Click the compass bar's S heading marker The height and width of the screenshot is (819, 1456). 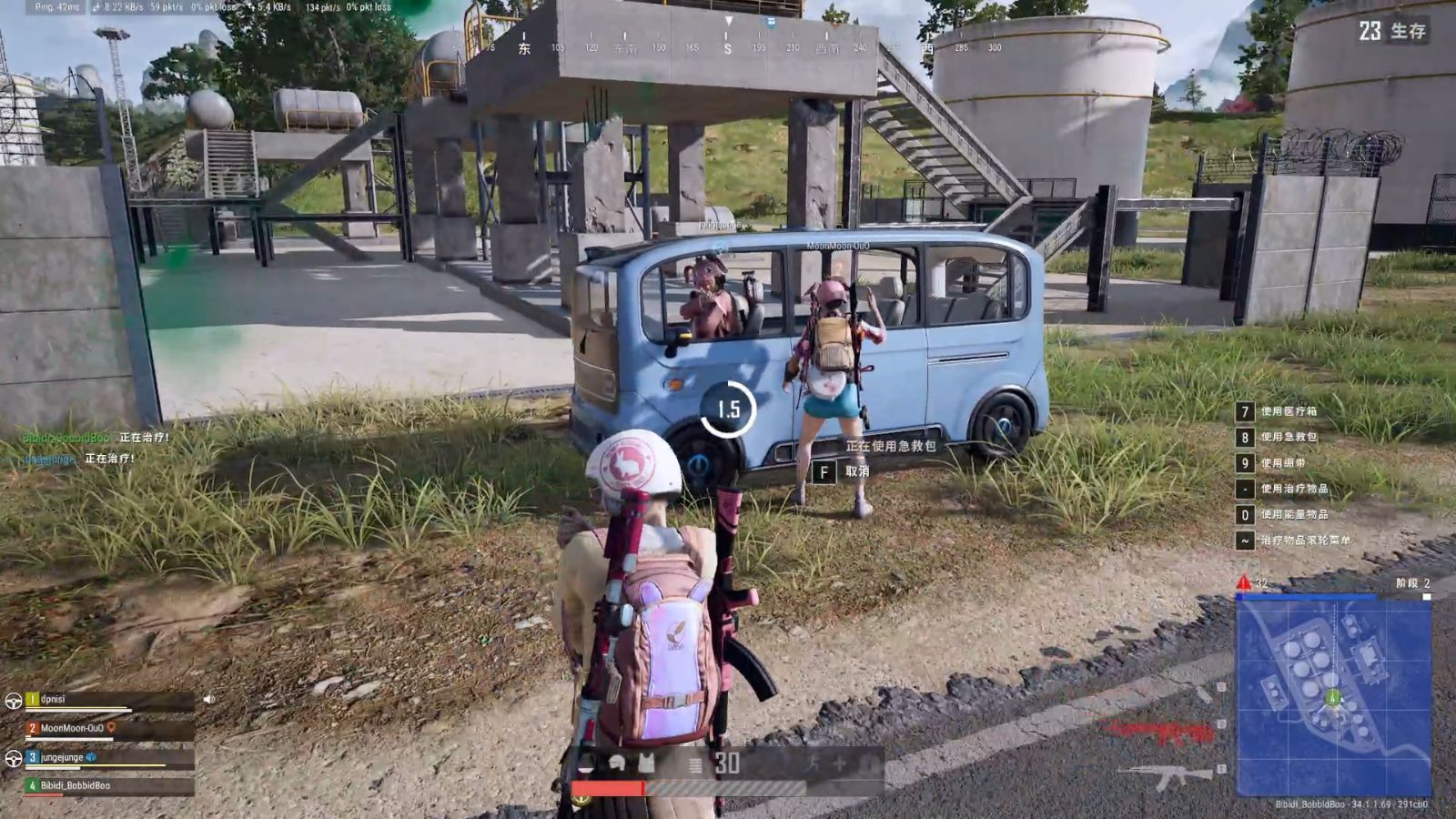727,48
